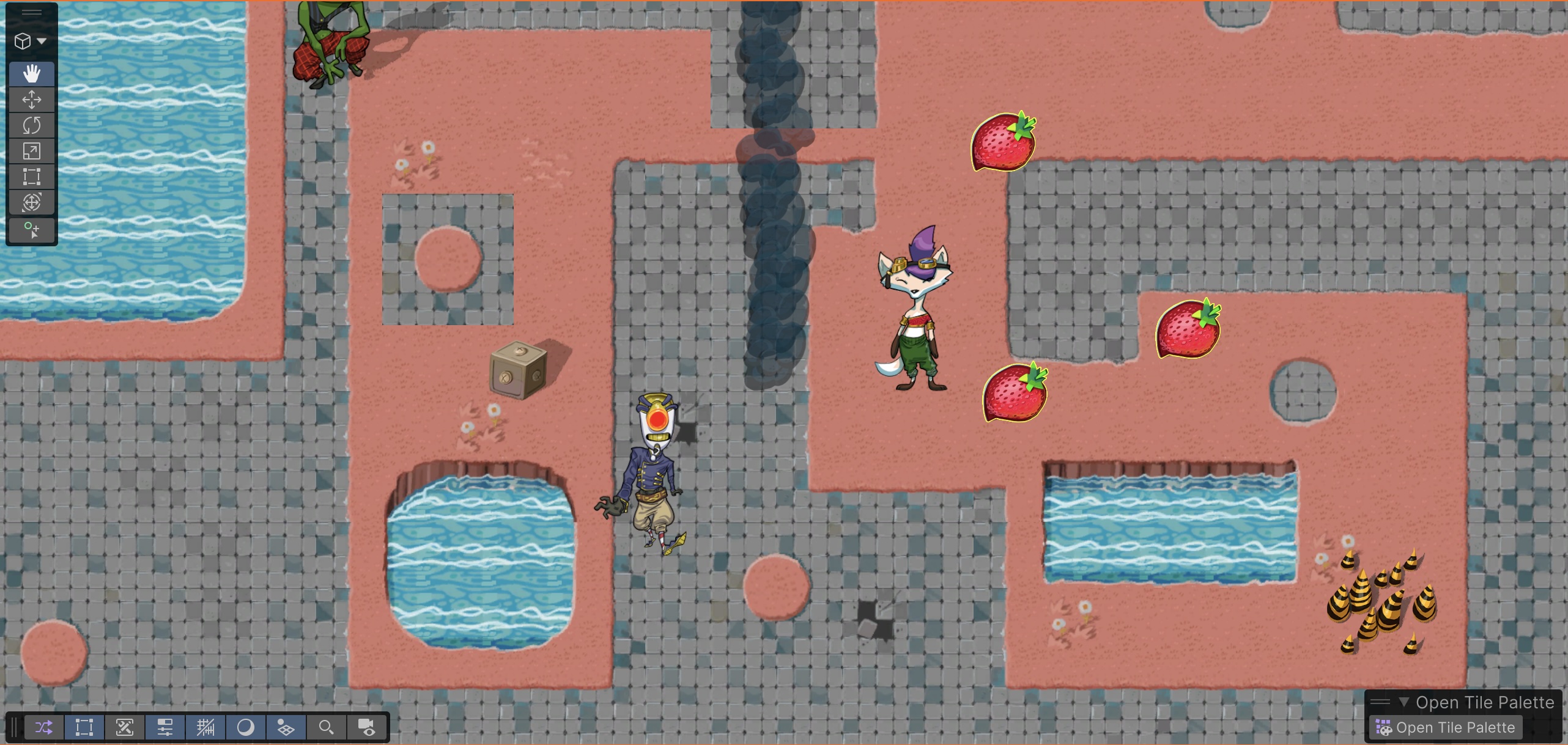The image size is (1568, 745).
Task: Click the Open Tile Palette button
Action: 1448,727
